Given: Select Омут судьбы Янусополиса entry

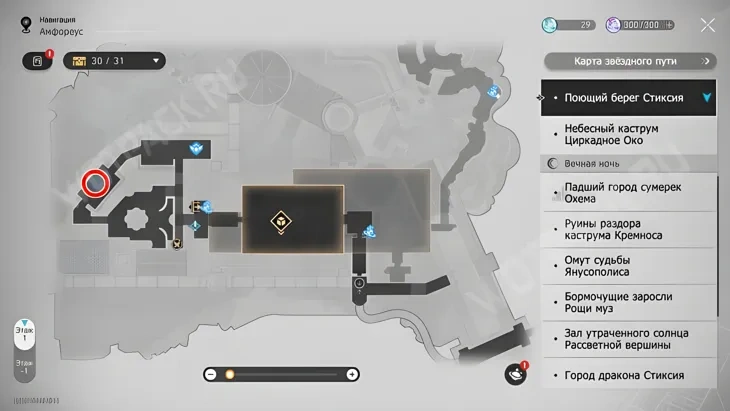Looking at the screenshot, I should pos(628,266).
